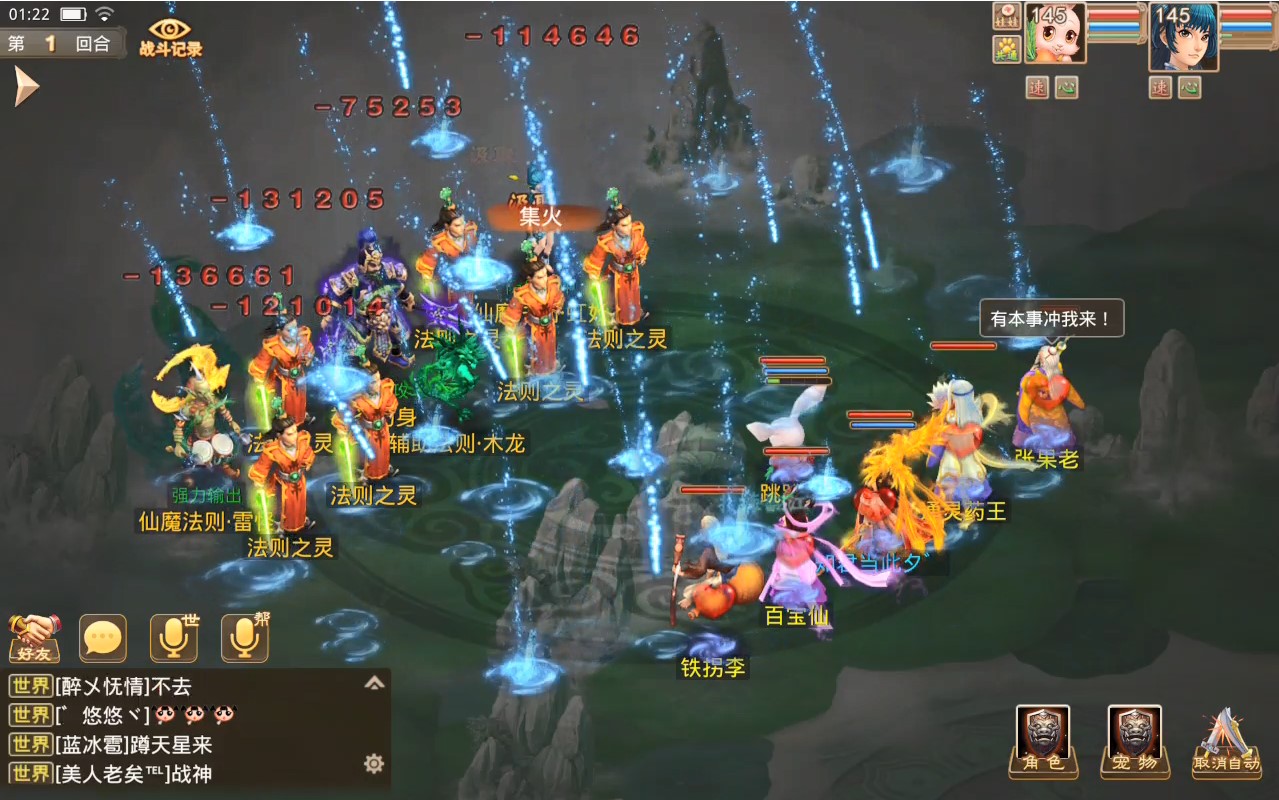Image resolution: width=1279 pixels, height=800 pixels.
Task: Select the 角色 character auto-skill button
Action: tap(1043, 742)
